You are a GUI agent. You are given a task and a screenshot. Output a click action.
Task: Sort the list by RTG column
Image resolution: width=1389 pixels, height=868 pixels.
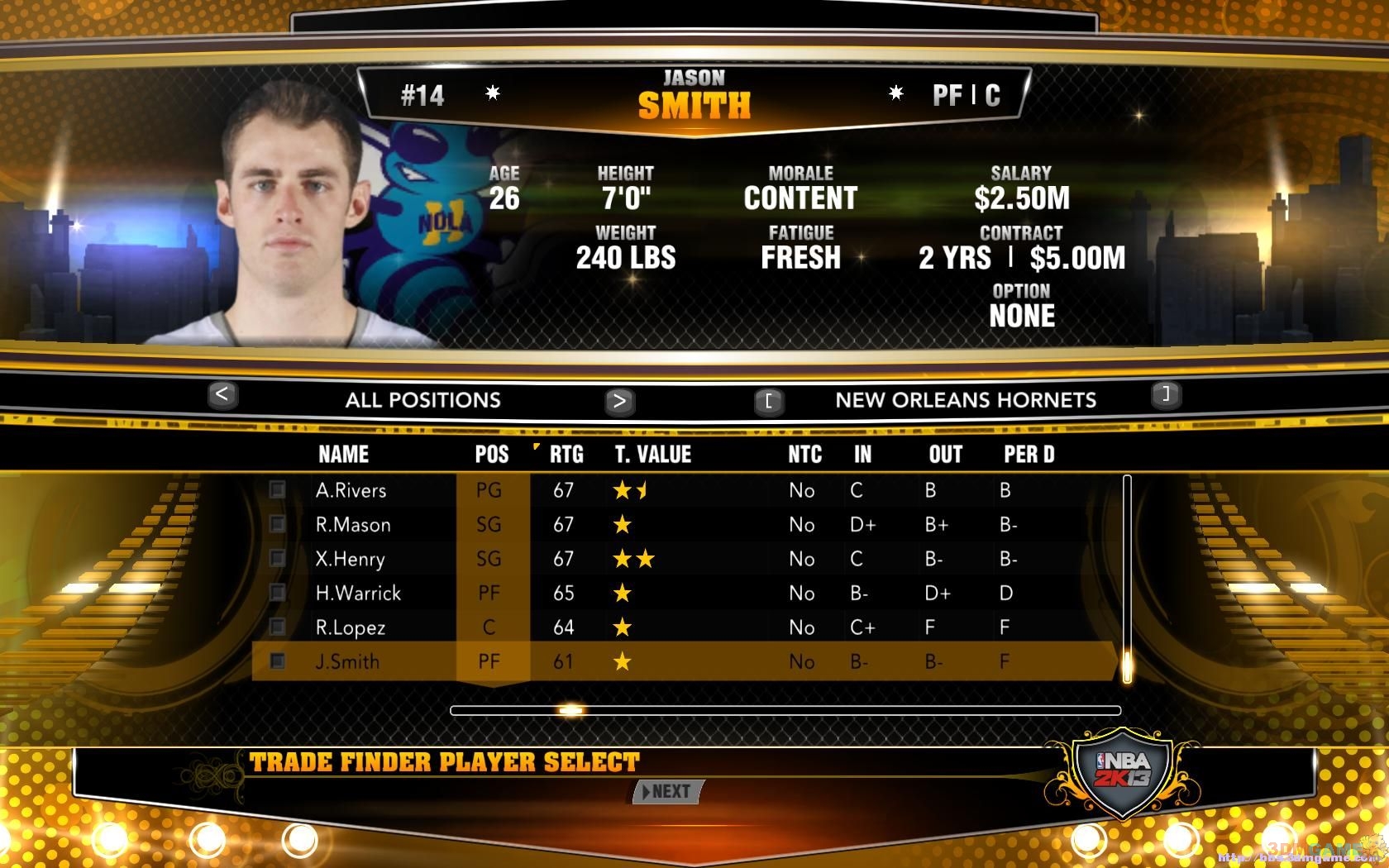click(x=566, y=455)
